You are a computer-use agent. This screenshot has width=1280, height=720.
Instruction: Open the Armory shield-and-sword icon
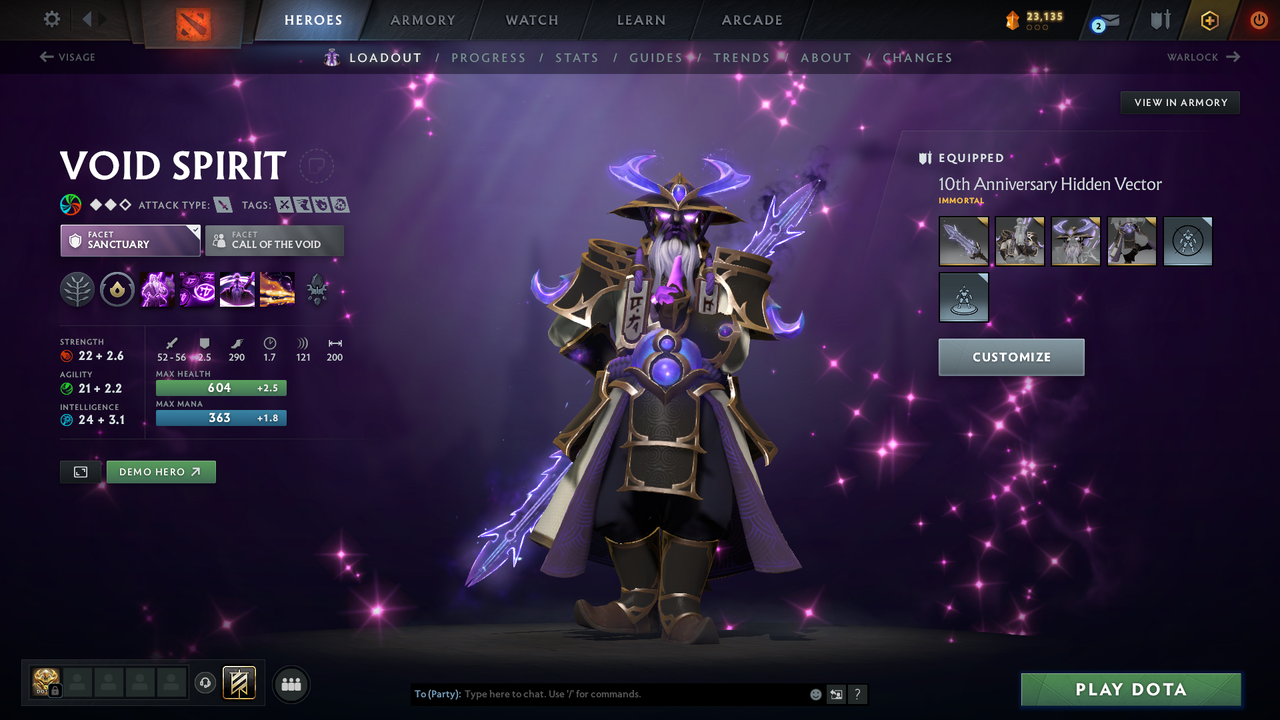(x=1158, y=19)
